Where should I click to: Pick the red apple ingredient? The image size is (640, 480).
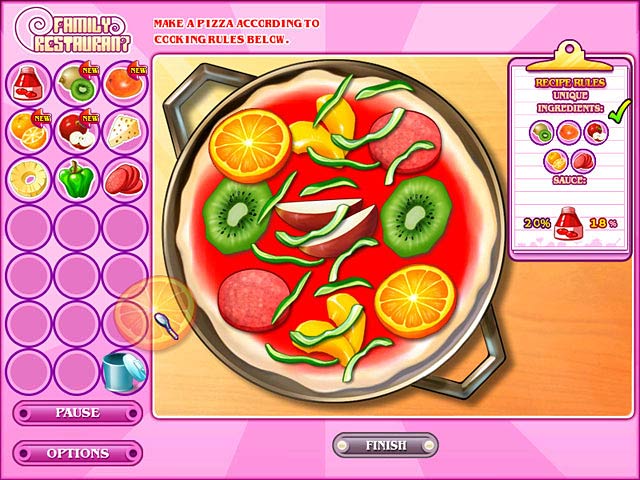pos(76,130)
